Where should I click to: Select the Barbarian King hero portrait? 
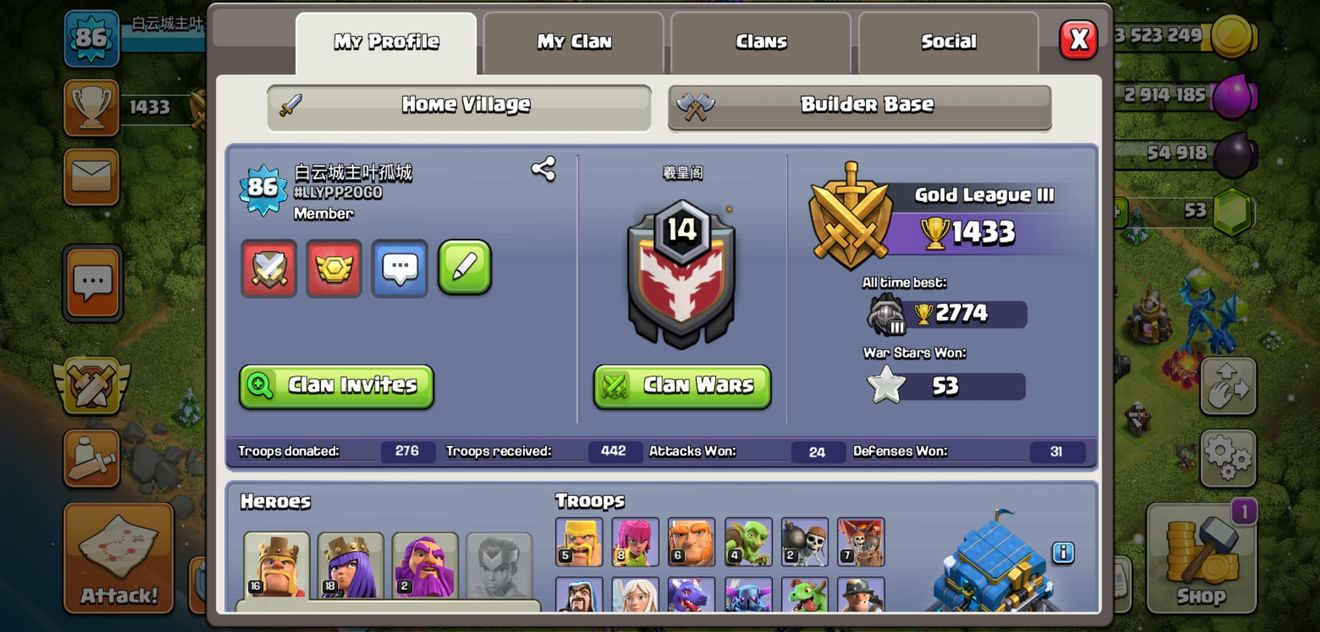[x=276, y=565]
